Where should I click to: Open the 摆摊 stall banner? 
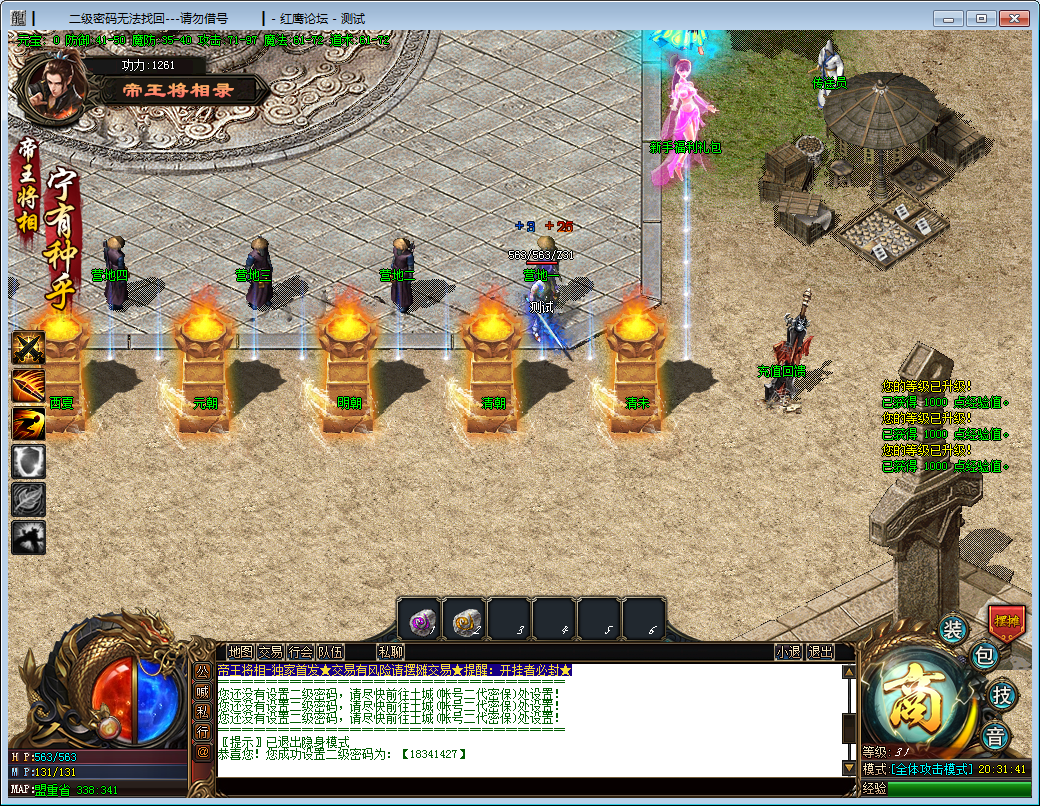click(x=1006, y=621)
